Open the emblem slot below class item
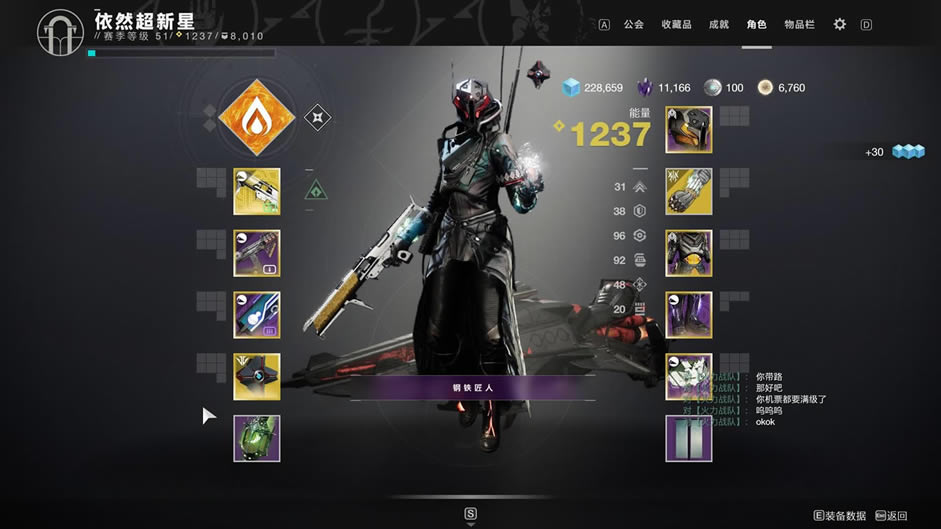Screen dimensions: 941x529 point(689,439)
